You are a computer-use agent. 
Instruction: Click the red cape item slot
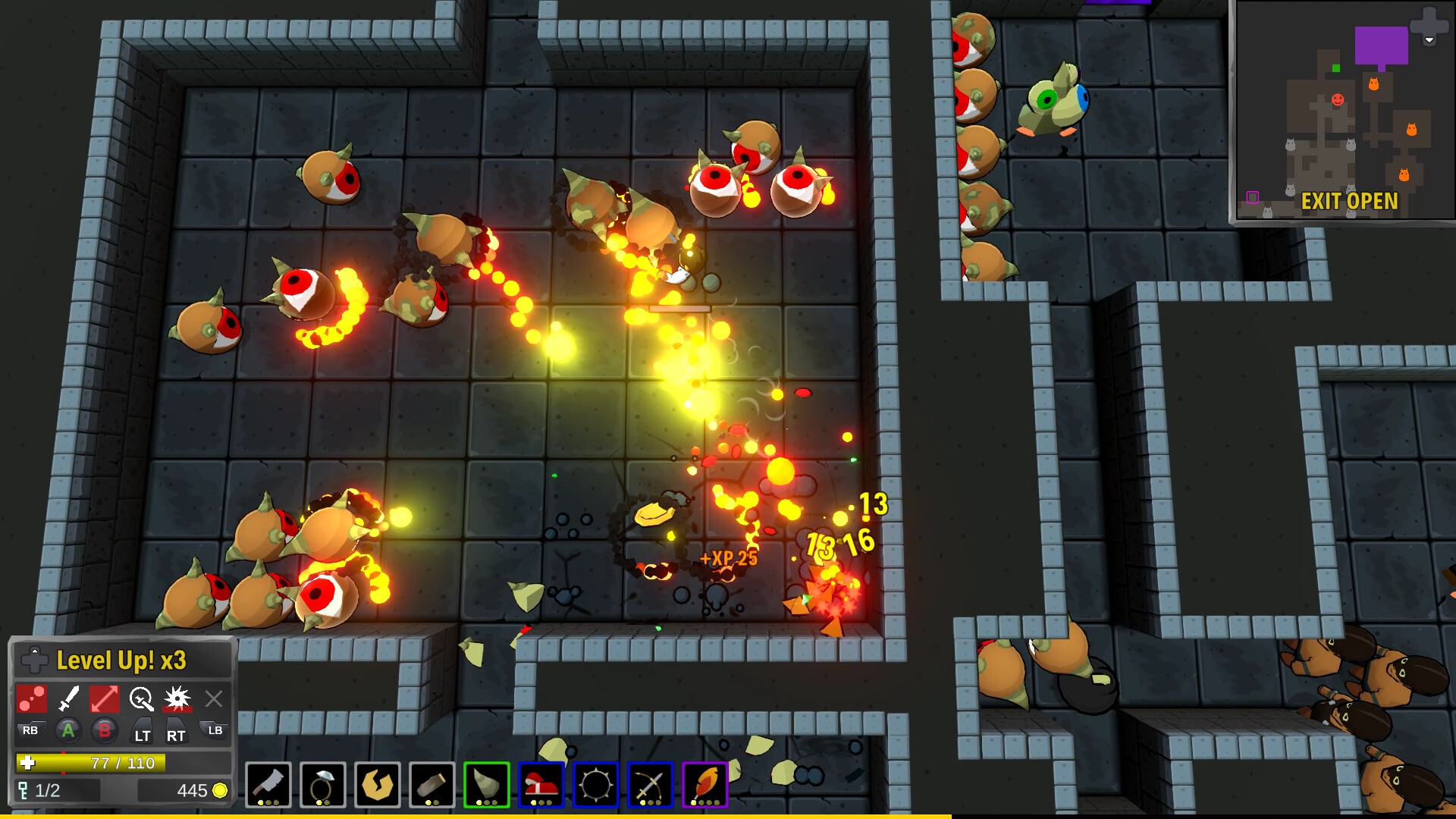pyautogui.click(x=542, y=785)
